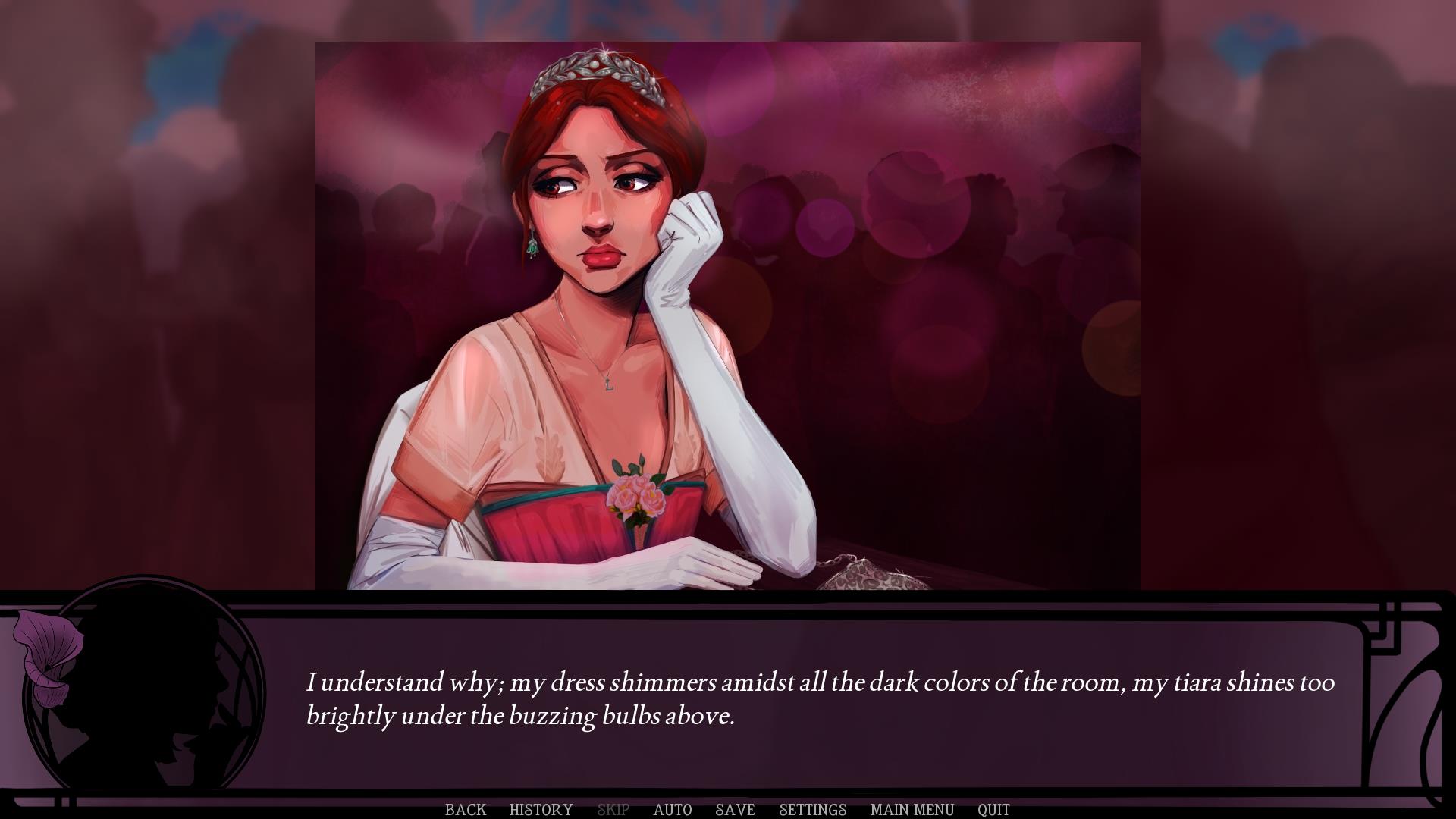This screenshot has height=819, width=1456.
Task: Open the Settings menu
Action: pos(812,809)
